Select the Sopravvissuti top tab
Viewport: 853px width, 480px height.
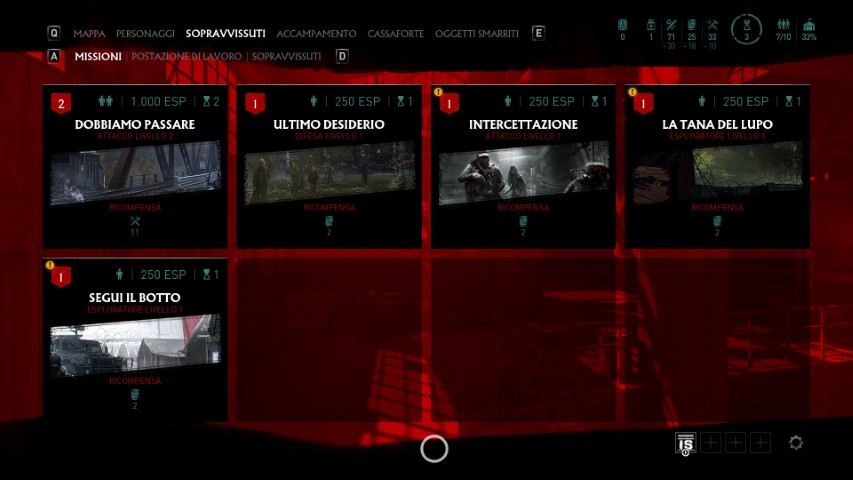pos(225,34)
